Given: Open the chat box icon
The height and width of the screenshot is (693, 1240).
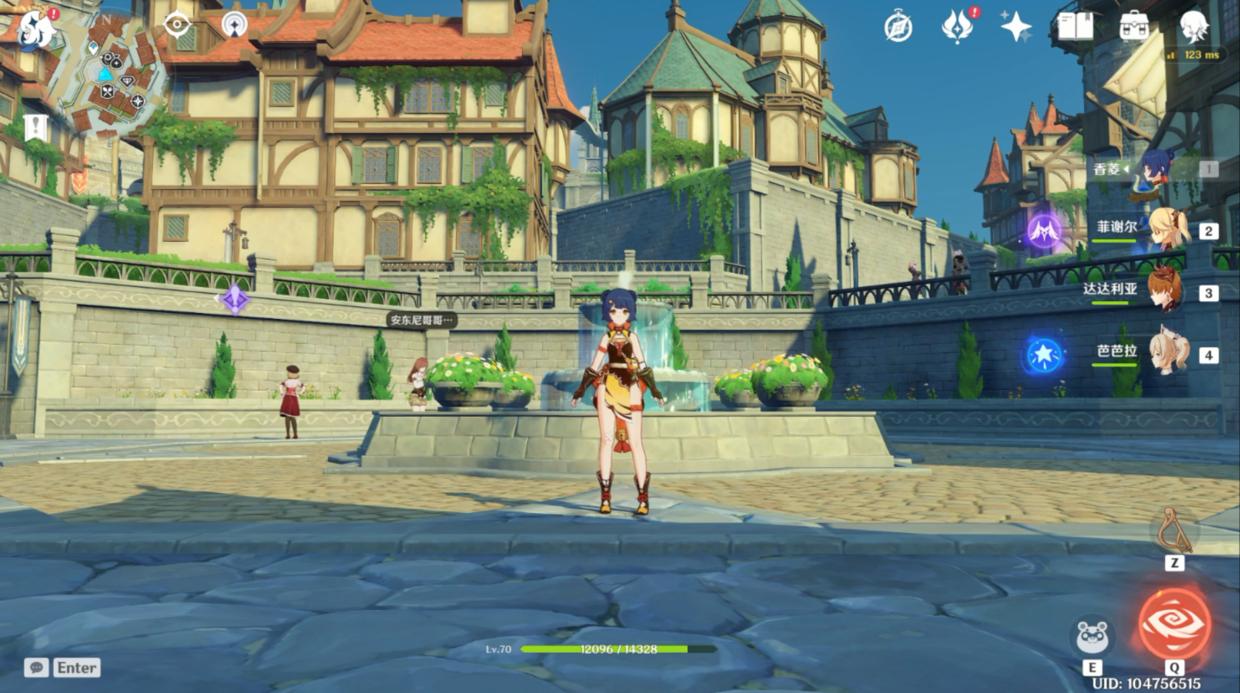Looking at the screenshot, I should point(37,667).
